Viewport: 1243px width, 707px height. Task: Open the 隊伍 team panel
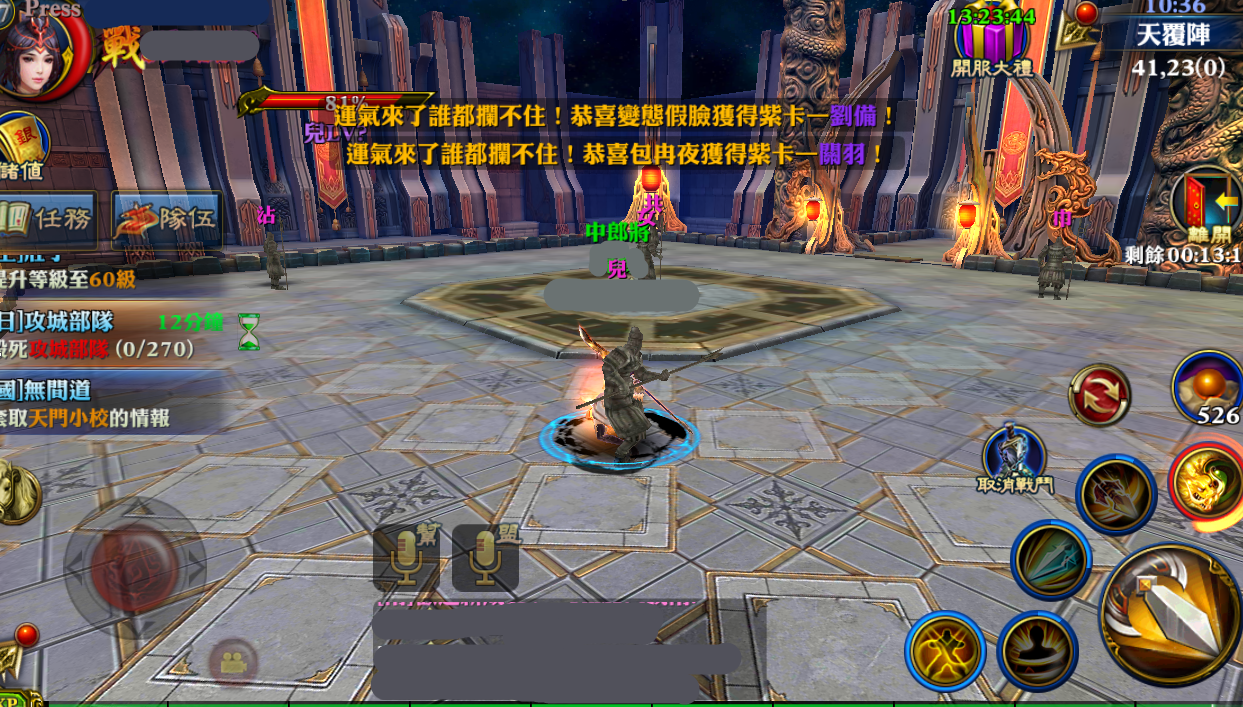coord(166,219)
